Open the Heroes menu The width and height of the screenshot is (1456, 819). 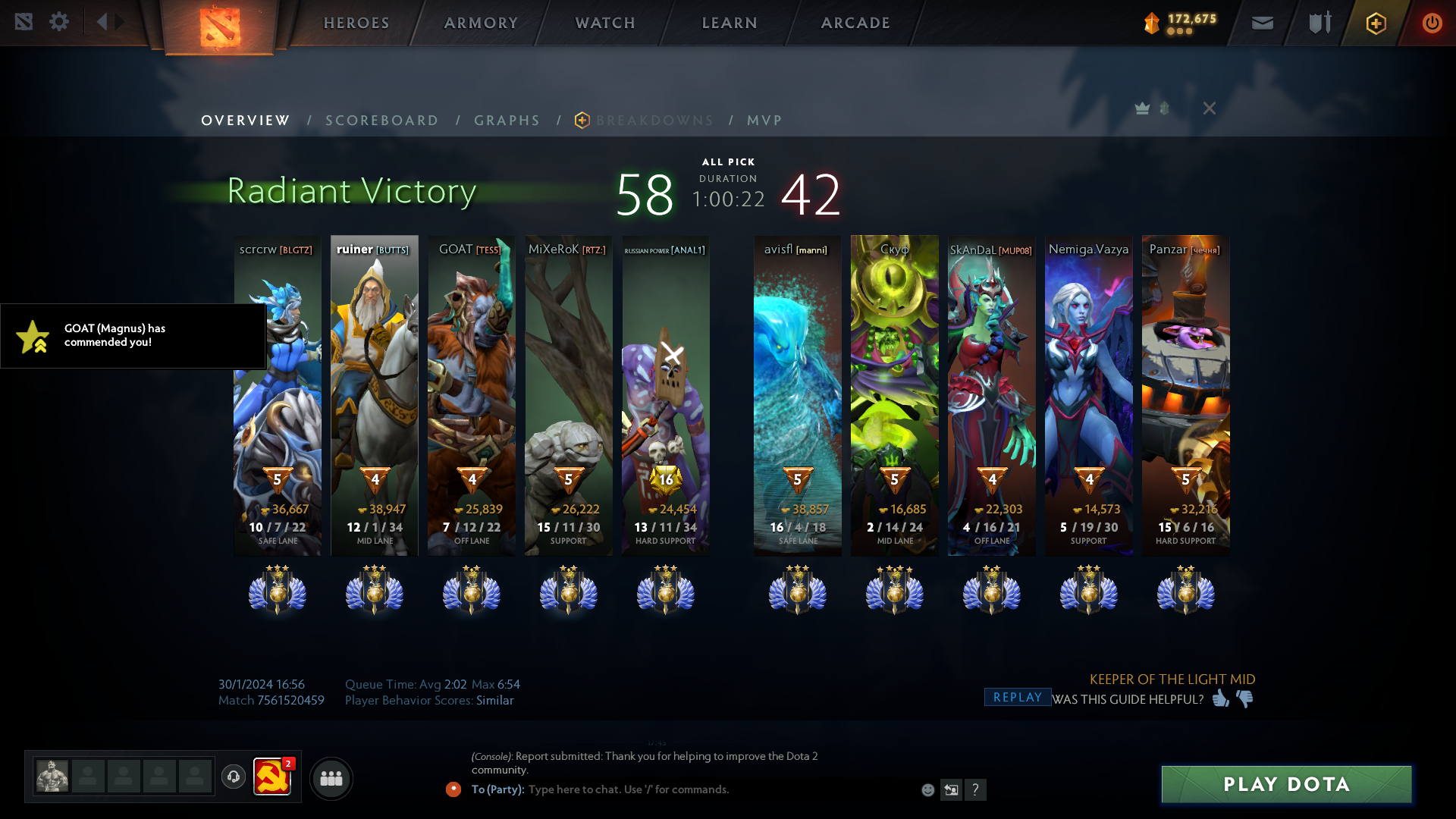[x=356, y=23]
